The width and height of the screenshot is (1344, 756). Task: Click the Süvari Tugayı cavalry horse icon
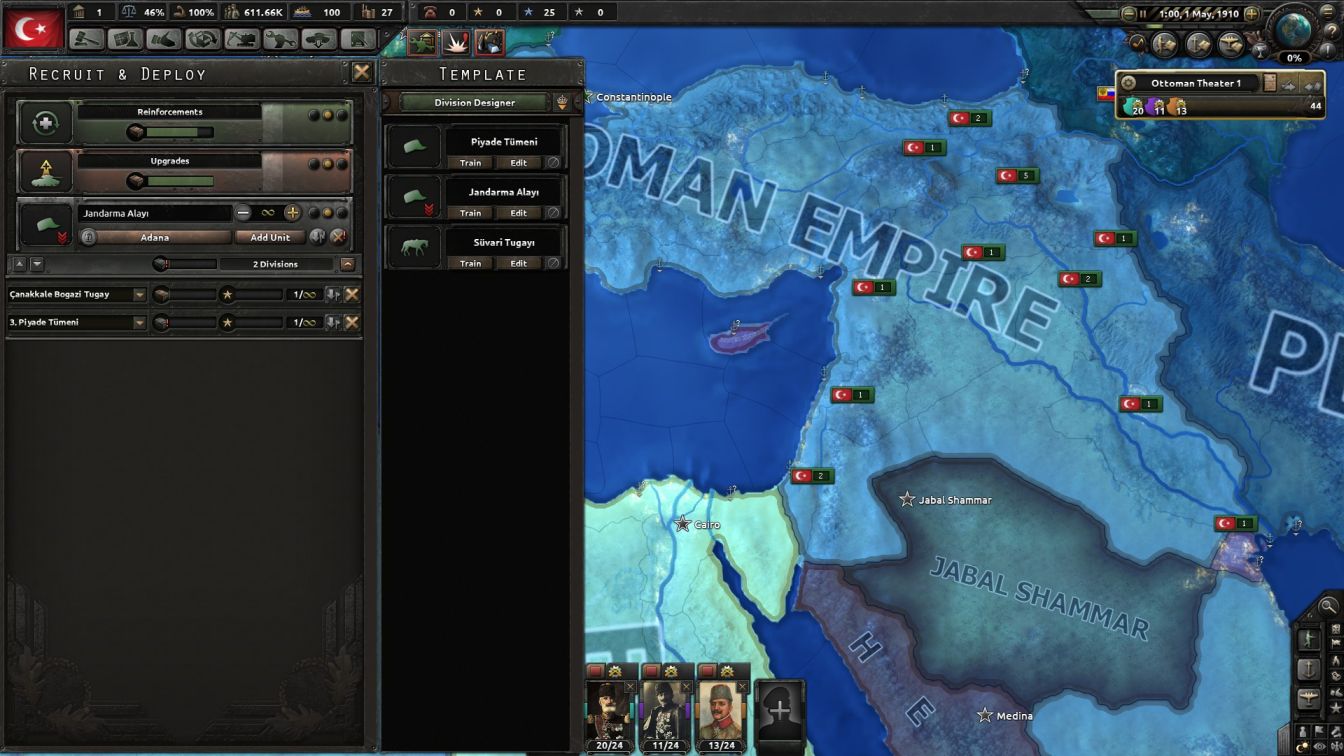(x=413, y=247)
